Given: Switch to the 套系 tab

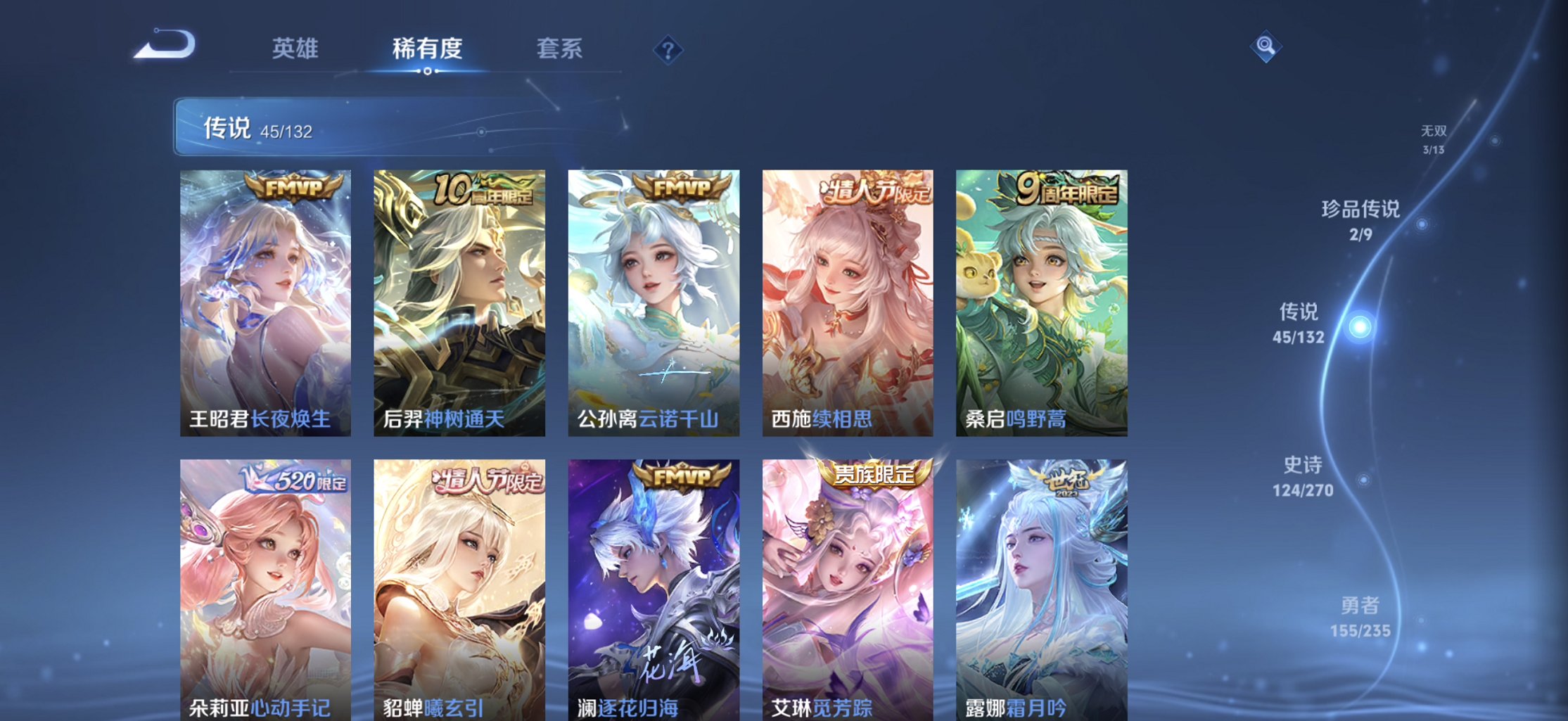Looking at the screenshot, I should 559,48.
